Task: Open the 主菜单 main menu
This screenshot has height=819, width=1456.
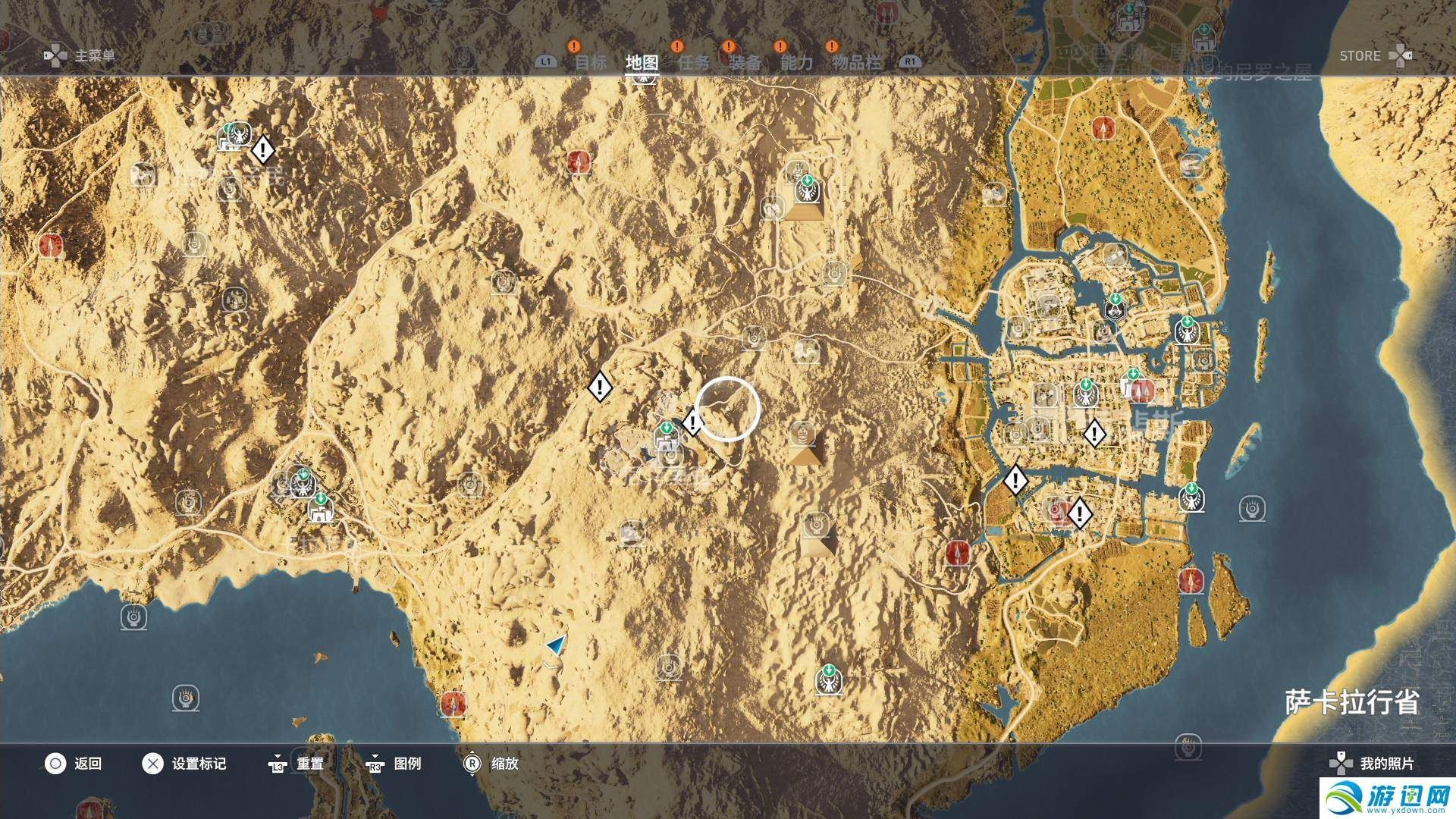Action: tap(80, 56)
